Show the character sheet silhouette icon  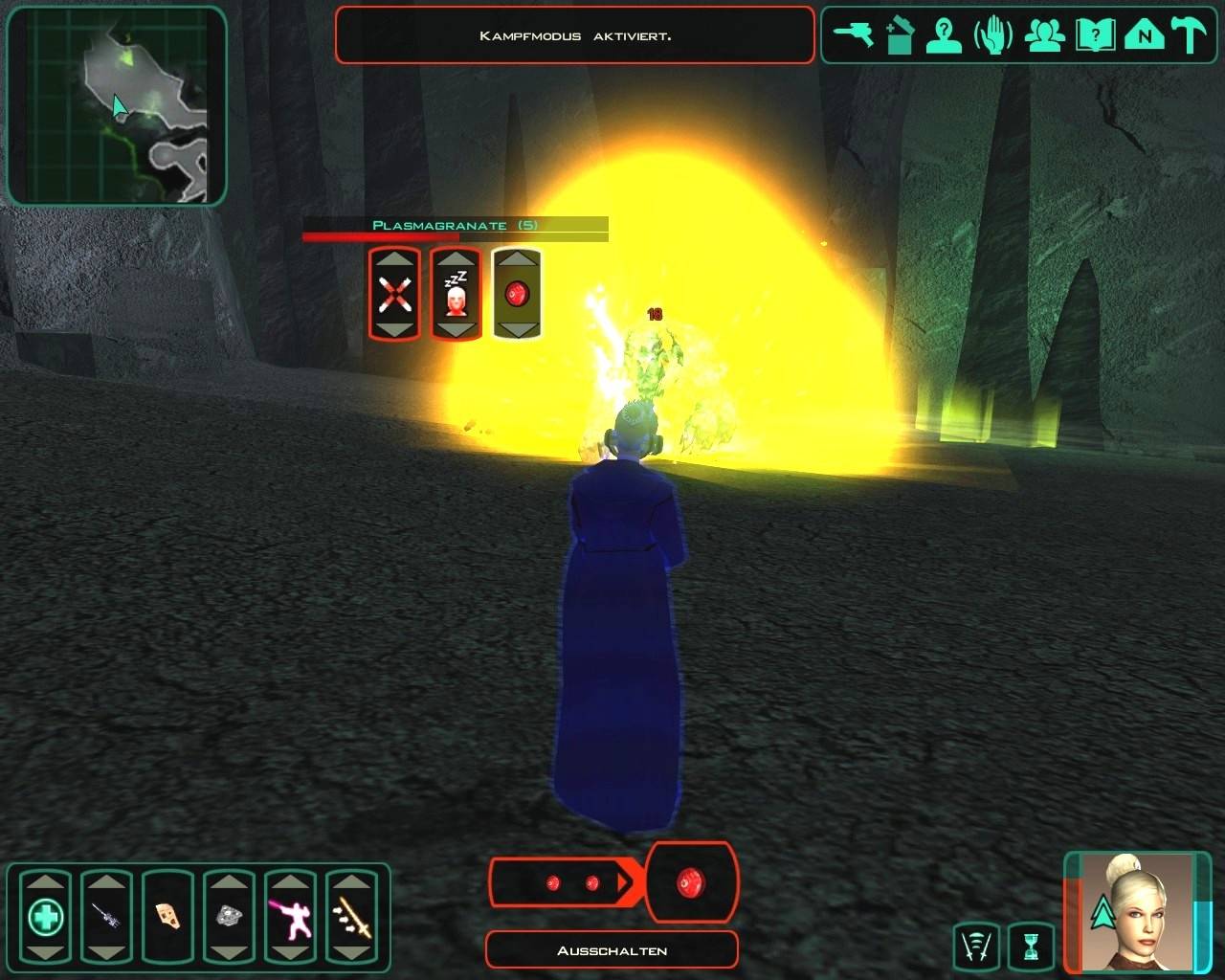pyautogui.click(x=945, y=36)
